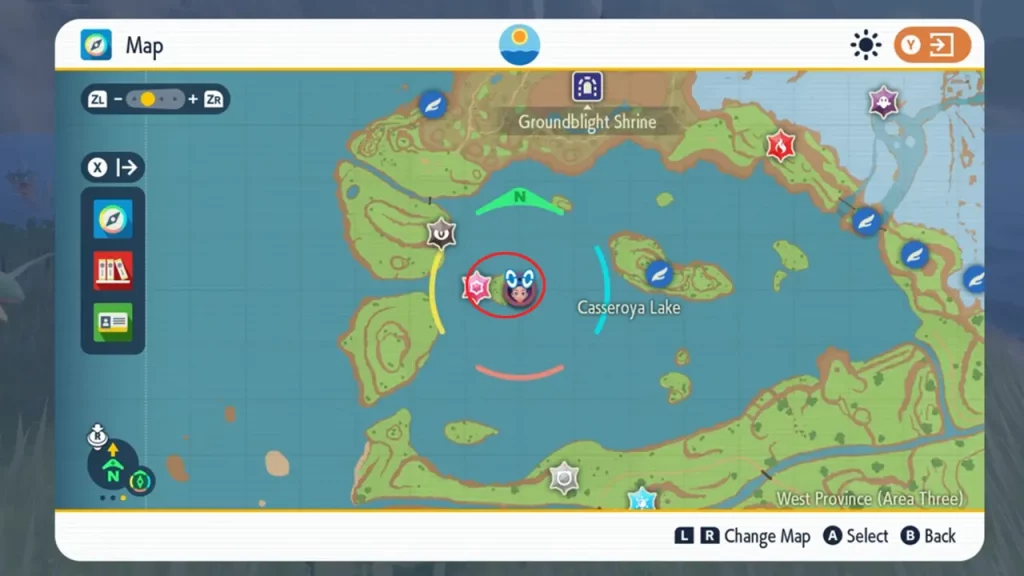
Task: Select the Groundblight Shrine marker
Action: pyautogui.click(x=587, y=88)
